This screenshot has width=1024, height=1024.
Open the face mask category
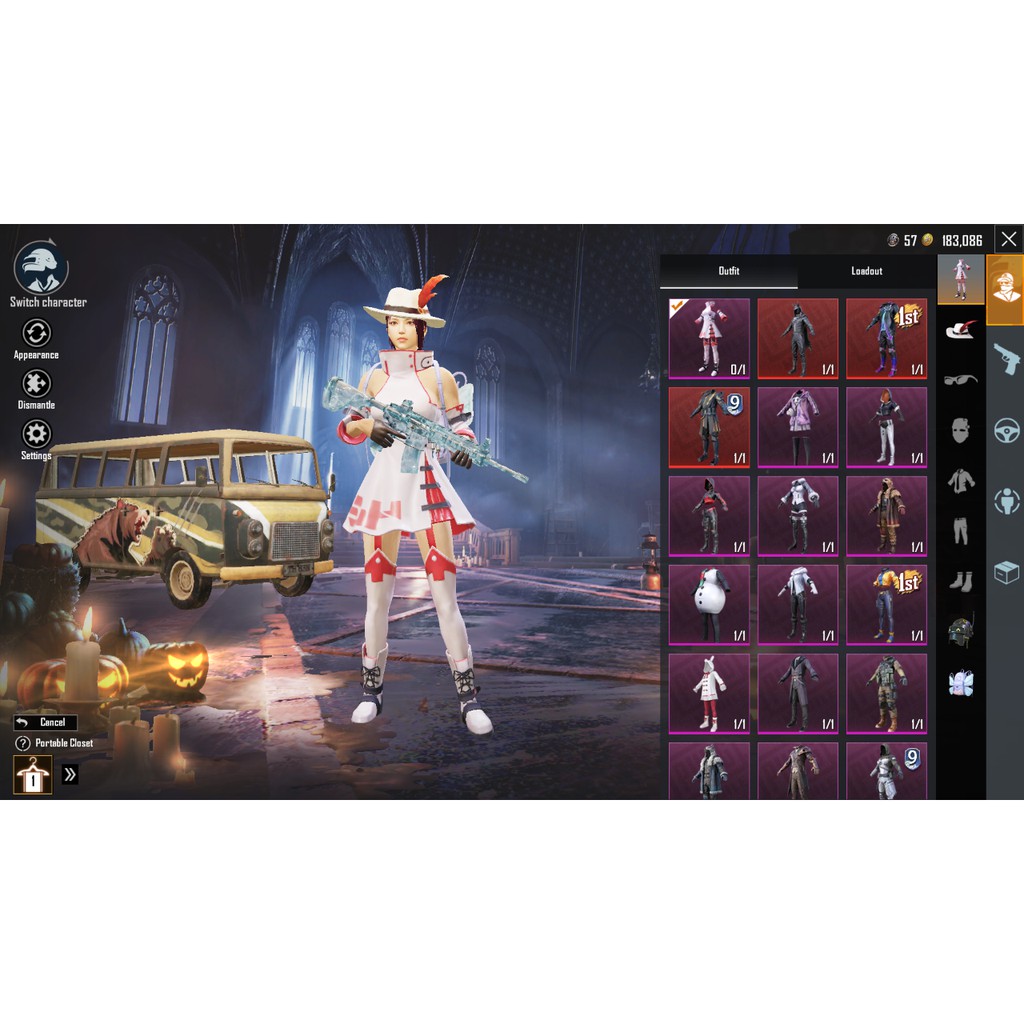tap(961, 430)
